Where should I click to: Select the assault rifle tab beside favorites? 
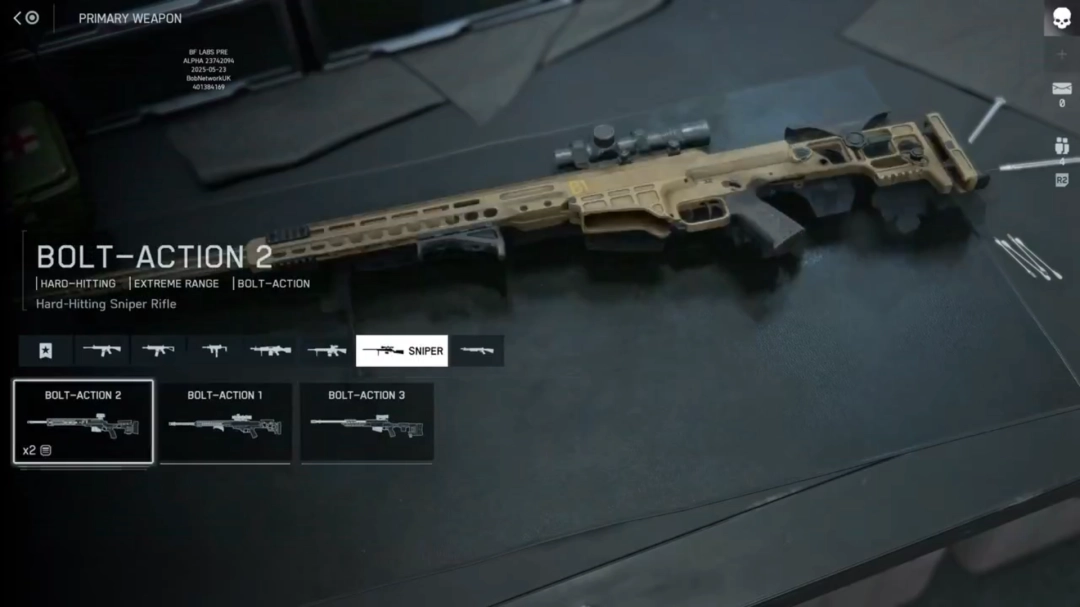[x=102, y=351]
